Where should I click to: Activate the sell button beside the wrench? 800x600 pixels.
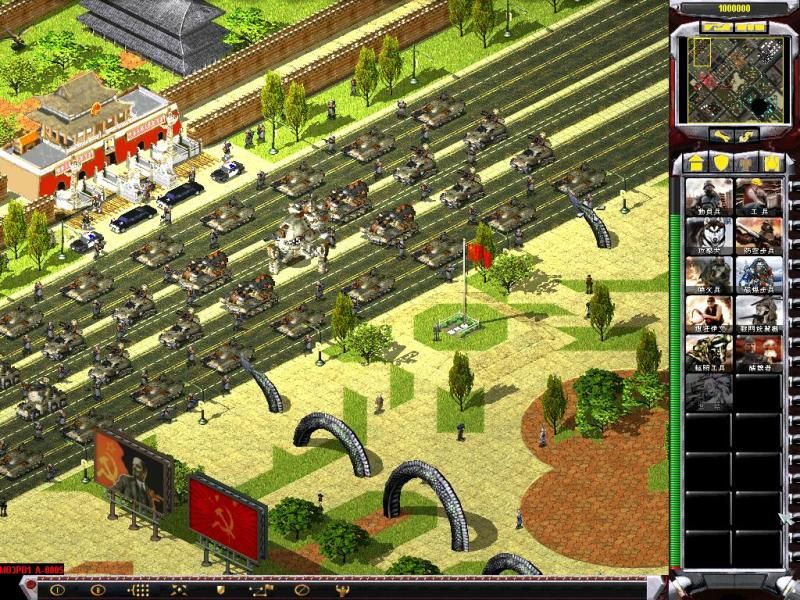747,135
